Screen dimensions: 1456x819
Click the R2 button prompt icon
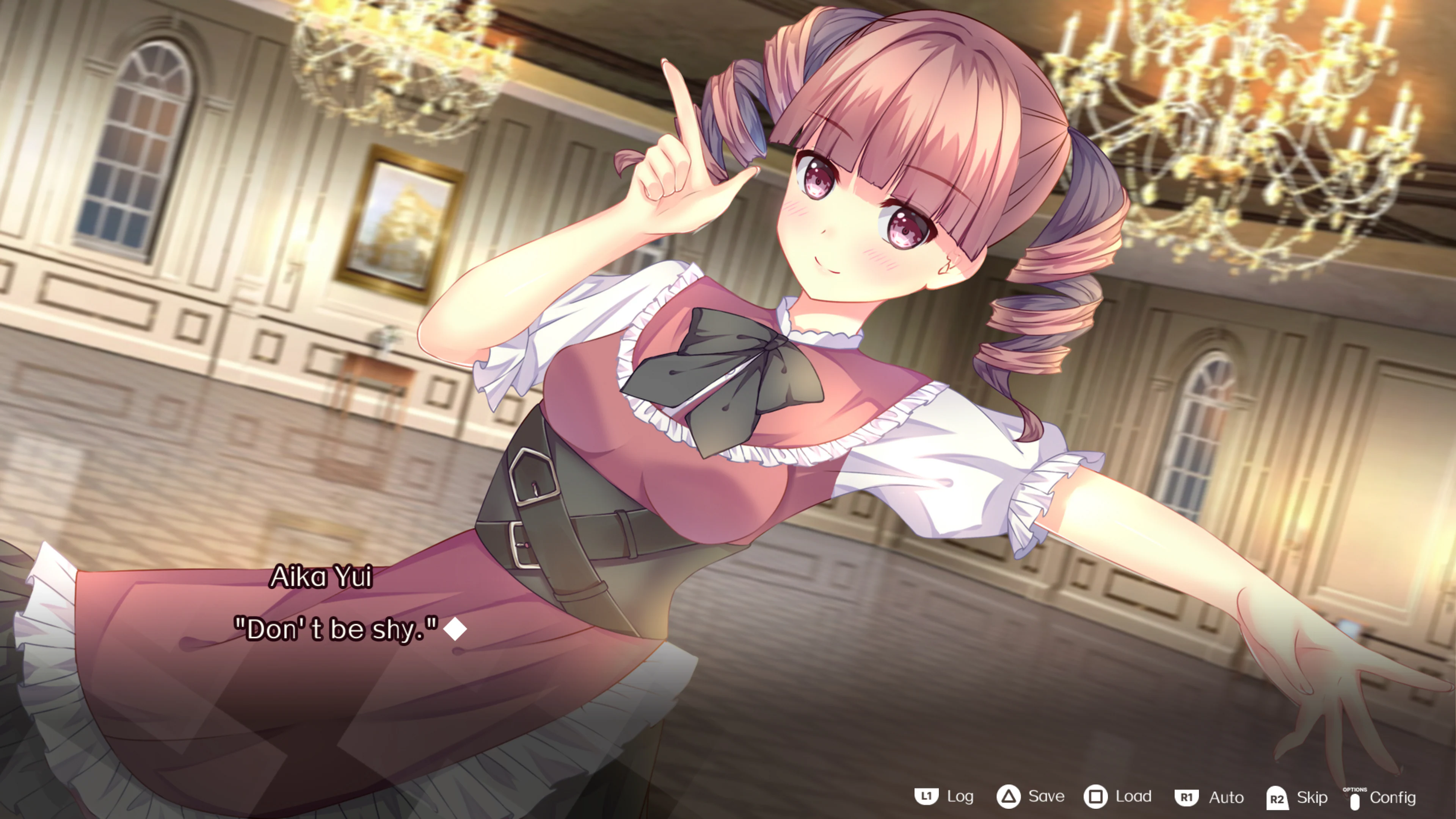coord(1277,798)
